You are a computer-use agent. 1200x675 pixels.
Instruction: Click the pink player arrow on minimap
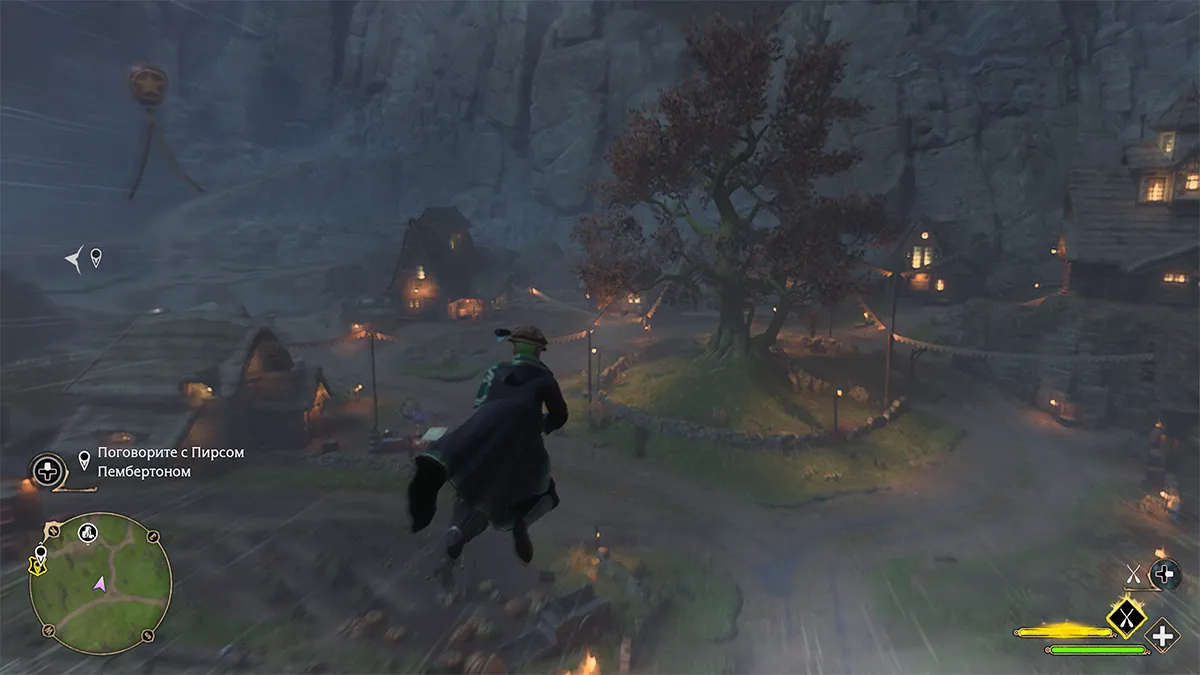pos(100,583)
